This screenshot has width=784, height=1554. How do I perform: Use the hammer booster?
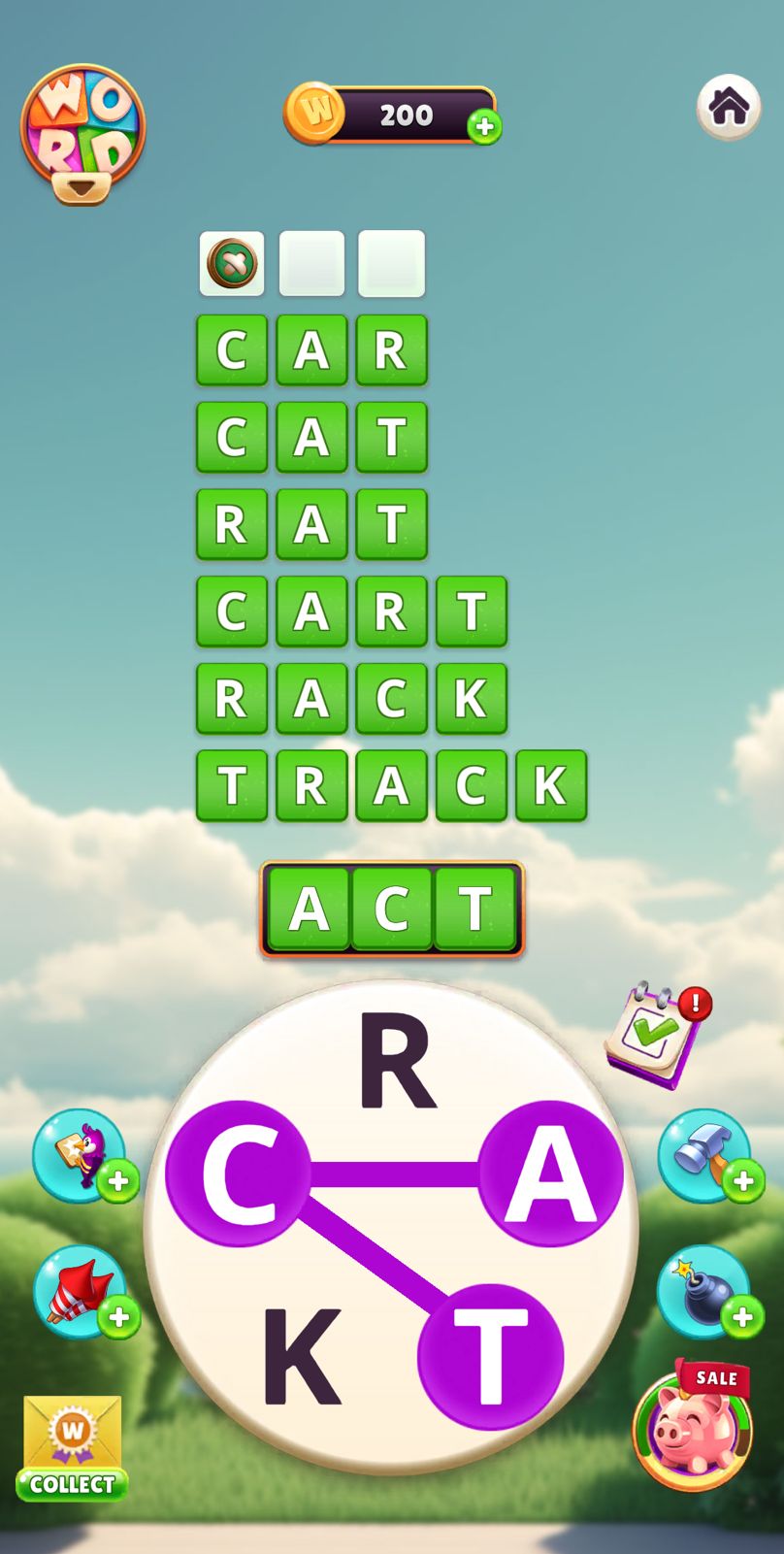pos(705,1155)
